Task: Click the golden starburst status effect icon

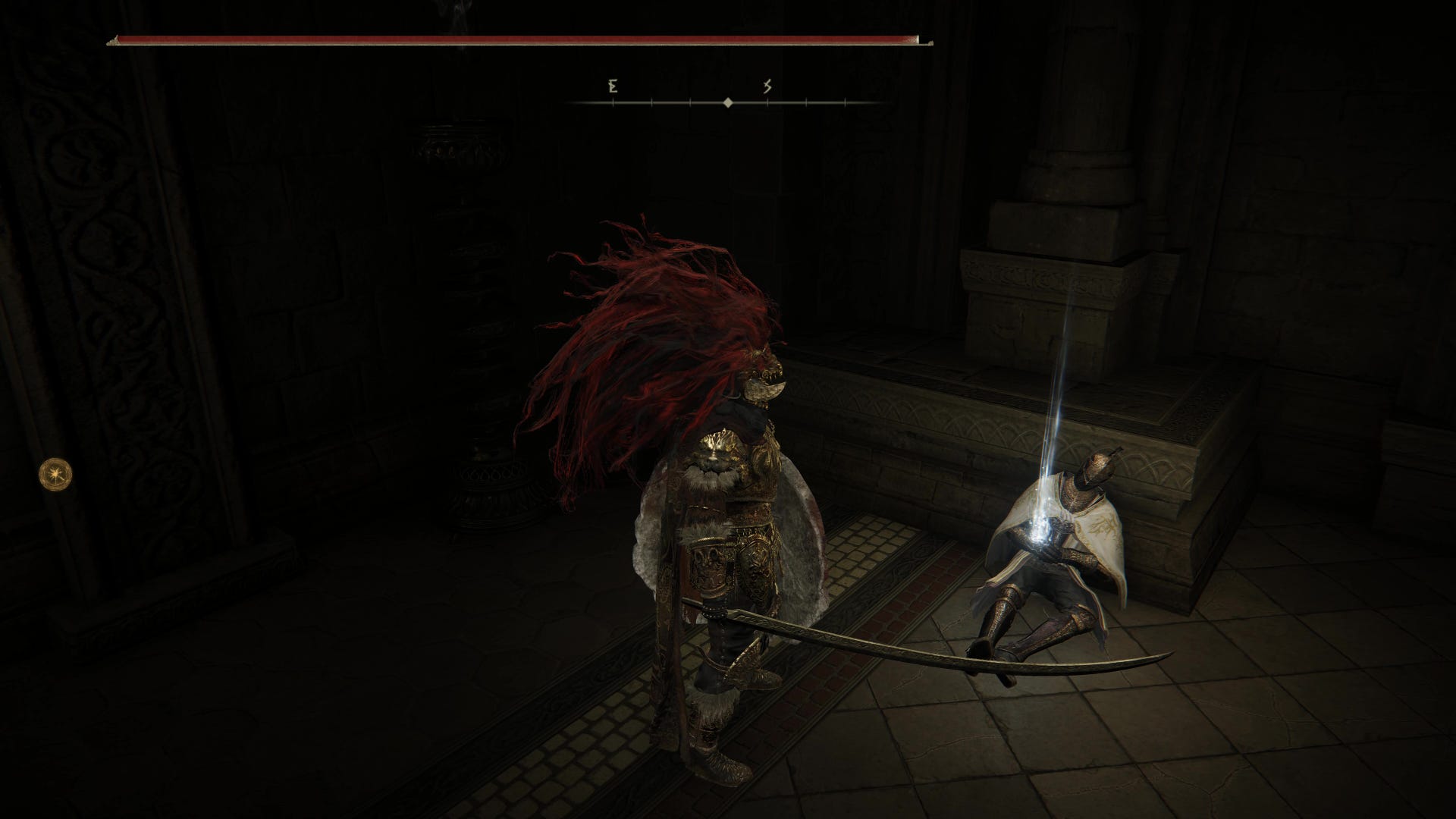Action: pos(55,473)
